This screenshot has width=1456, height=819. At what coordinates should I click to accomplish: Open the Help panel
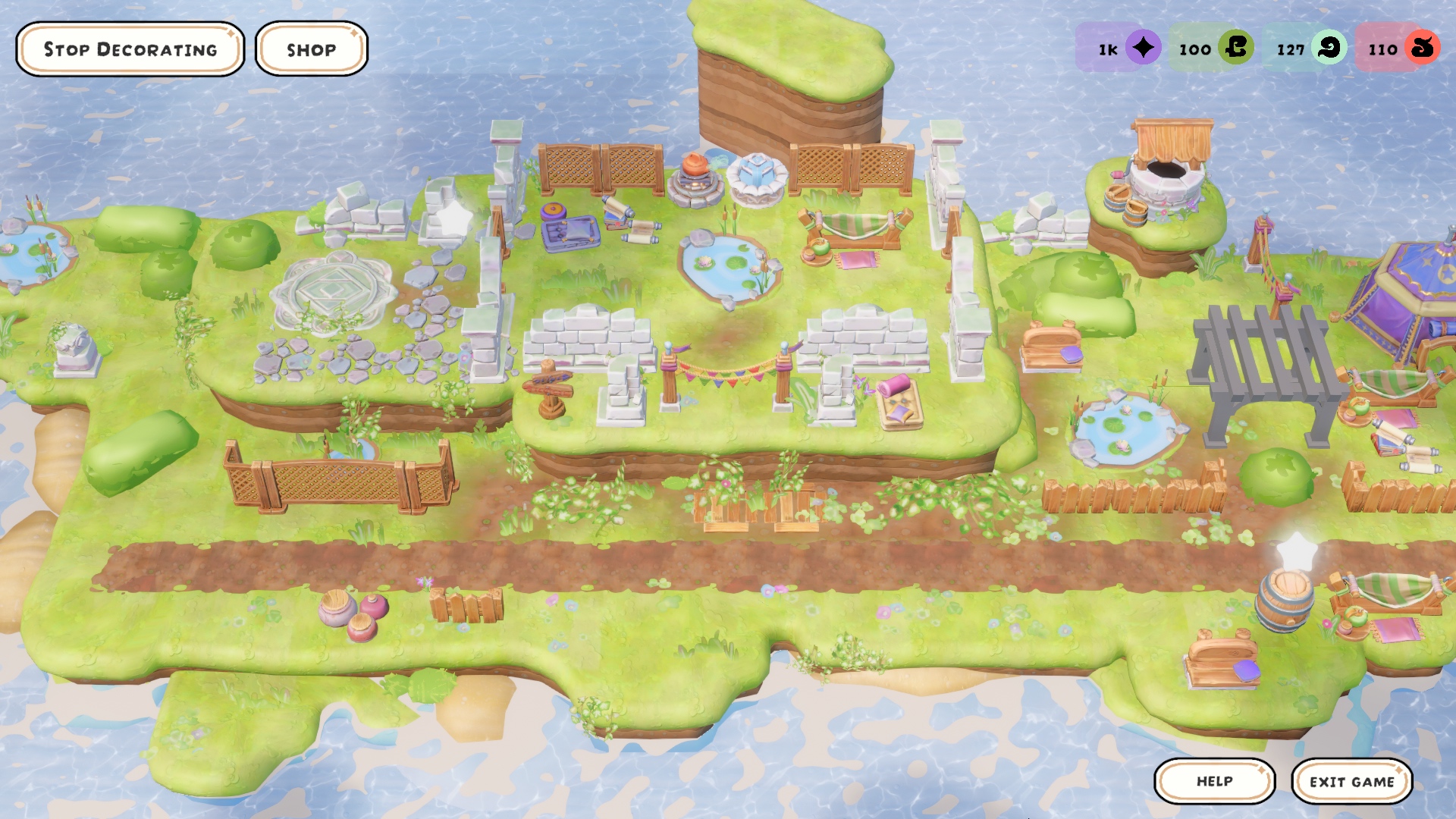(x=1214, y=781)
